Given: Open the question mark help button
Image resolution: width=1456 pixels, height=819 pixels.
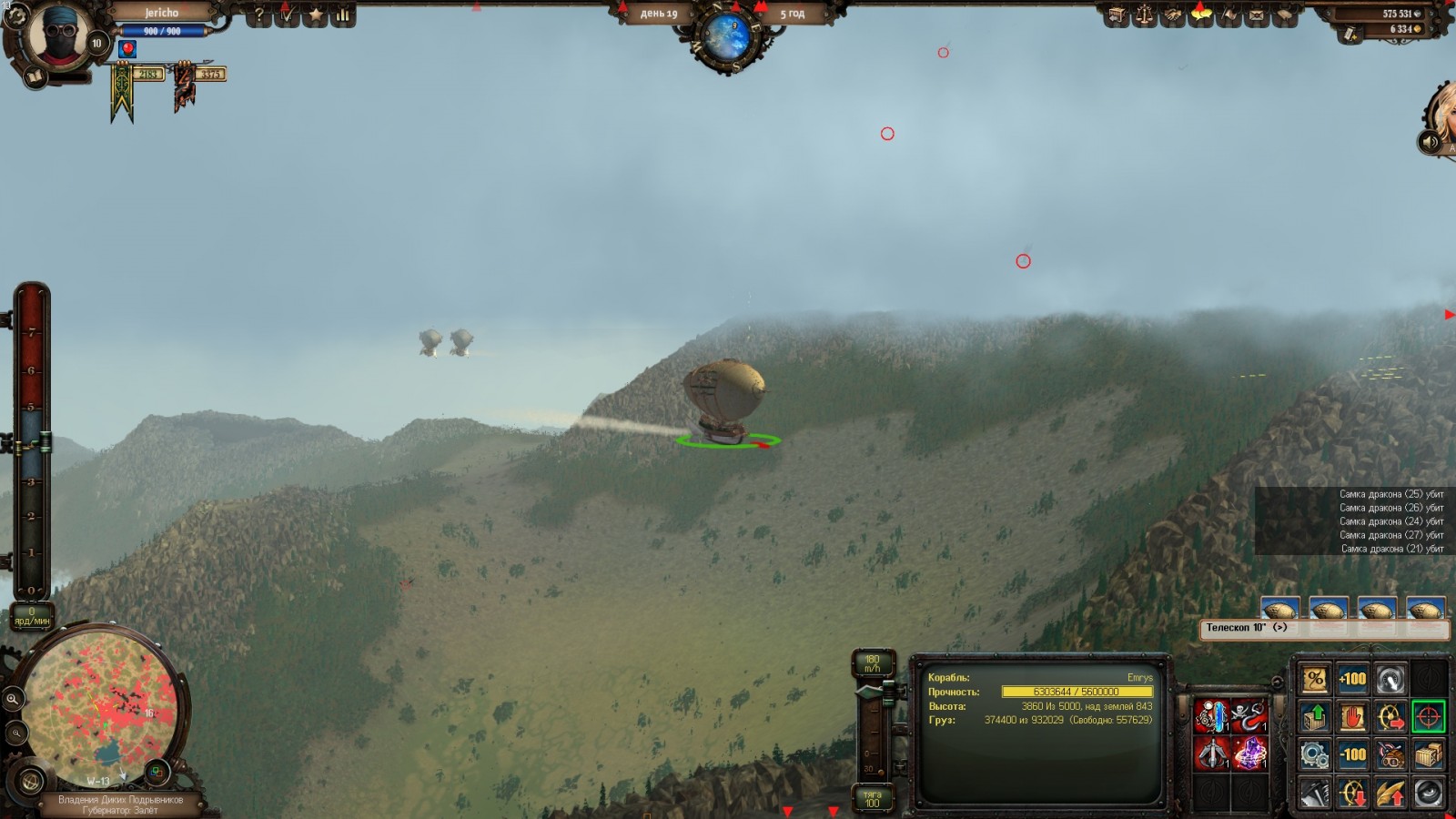Looking at the screenshot, I should pos(259,15).
